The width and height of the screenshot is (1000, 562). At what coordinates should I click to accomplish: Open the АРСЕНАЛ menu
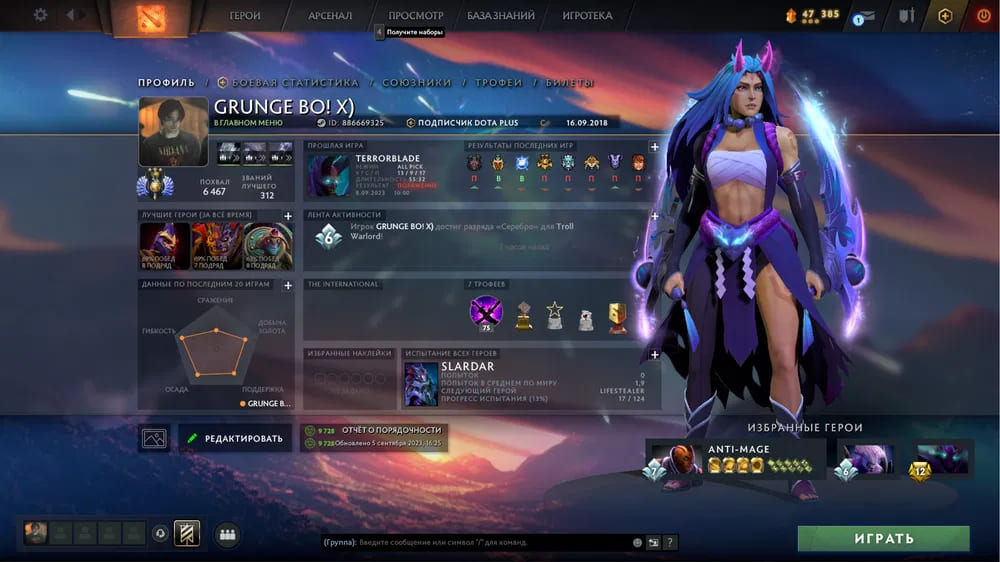330,16
